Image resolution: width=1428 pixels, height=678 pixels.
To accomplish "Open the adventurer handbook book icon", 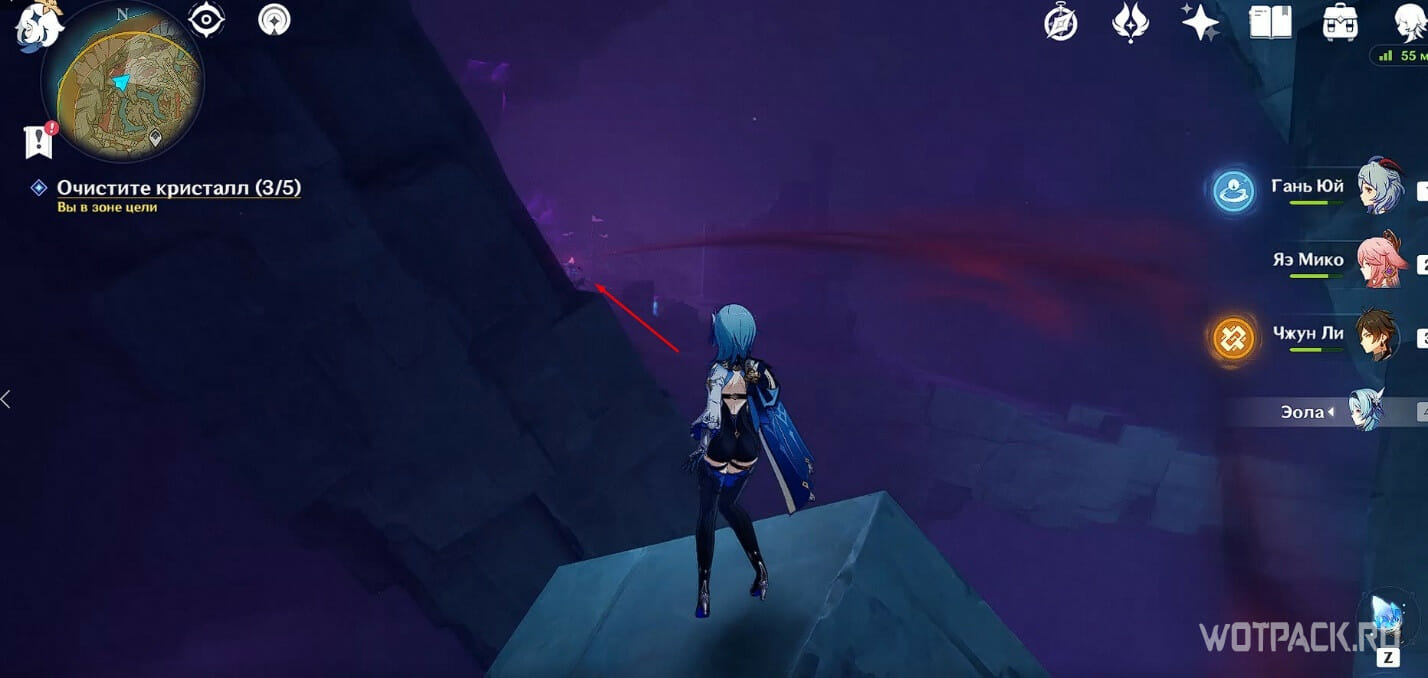I will coord(1270,22).
